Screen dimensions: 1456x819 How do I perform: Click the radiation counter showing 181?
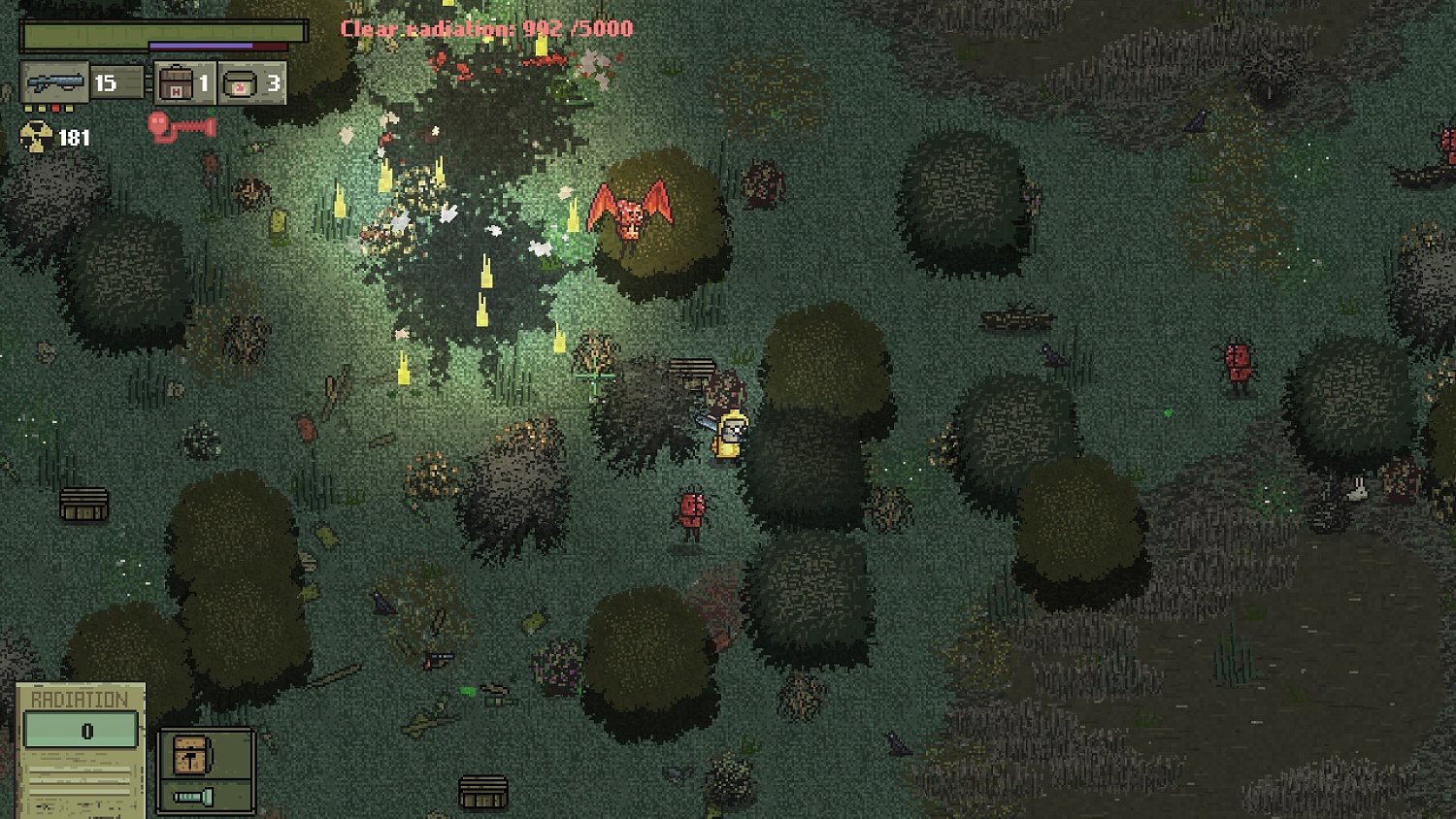(74, 138)
